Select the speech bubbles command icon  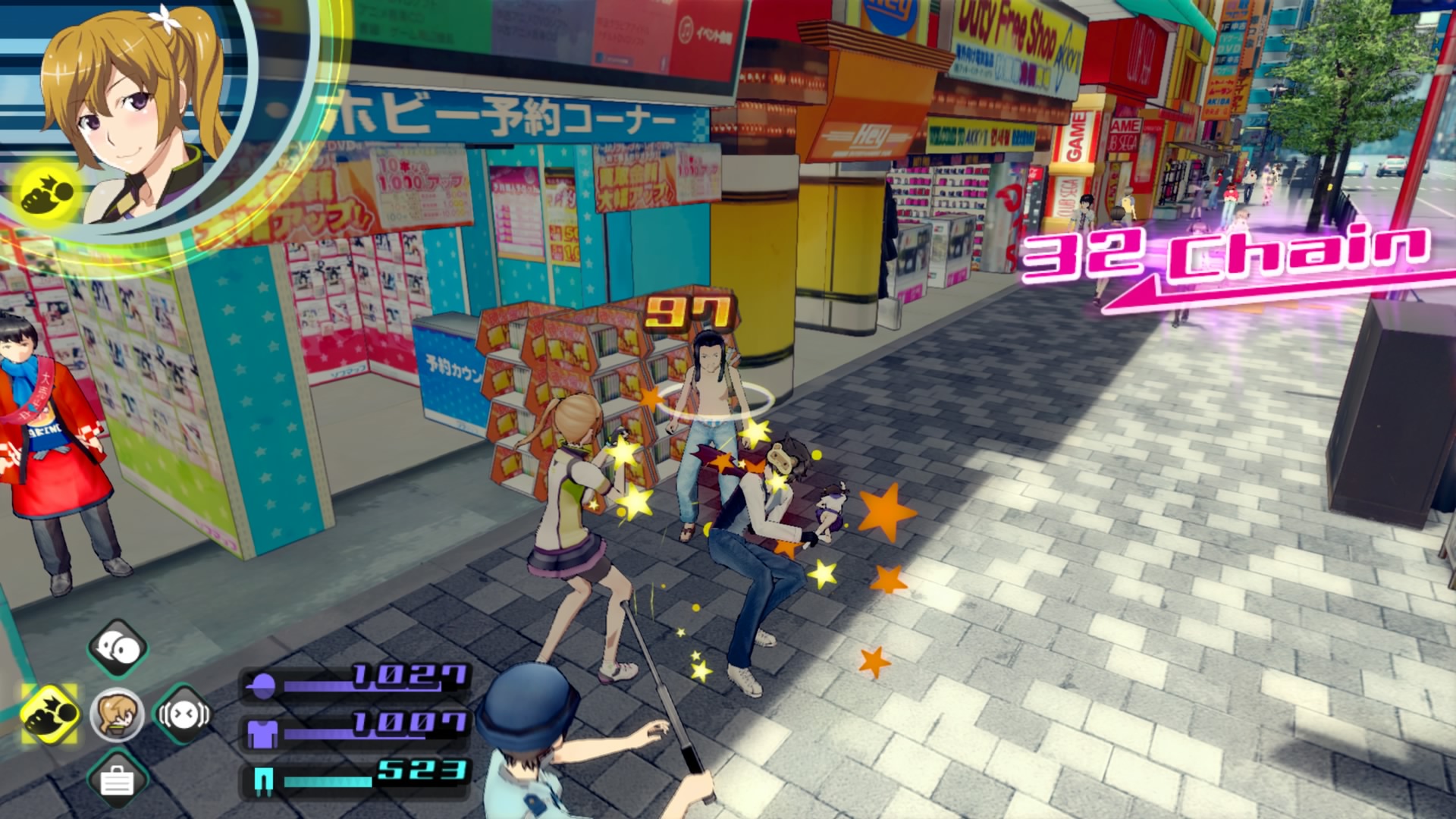coord(118,648)
